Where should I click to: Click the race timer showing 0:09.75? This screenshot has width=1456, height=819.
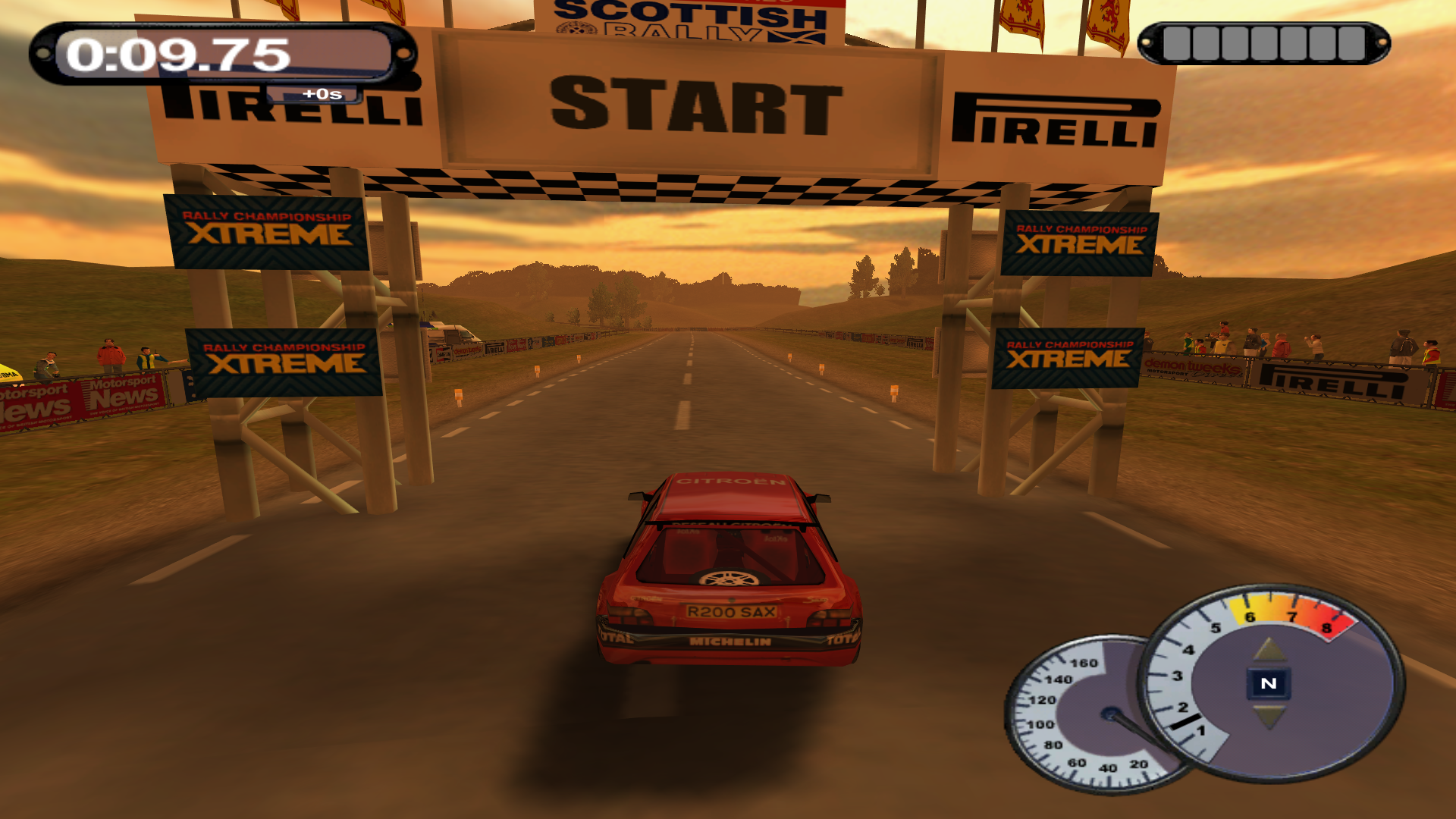[178, 53]
